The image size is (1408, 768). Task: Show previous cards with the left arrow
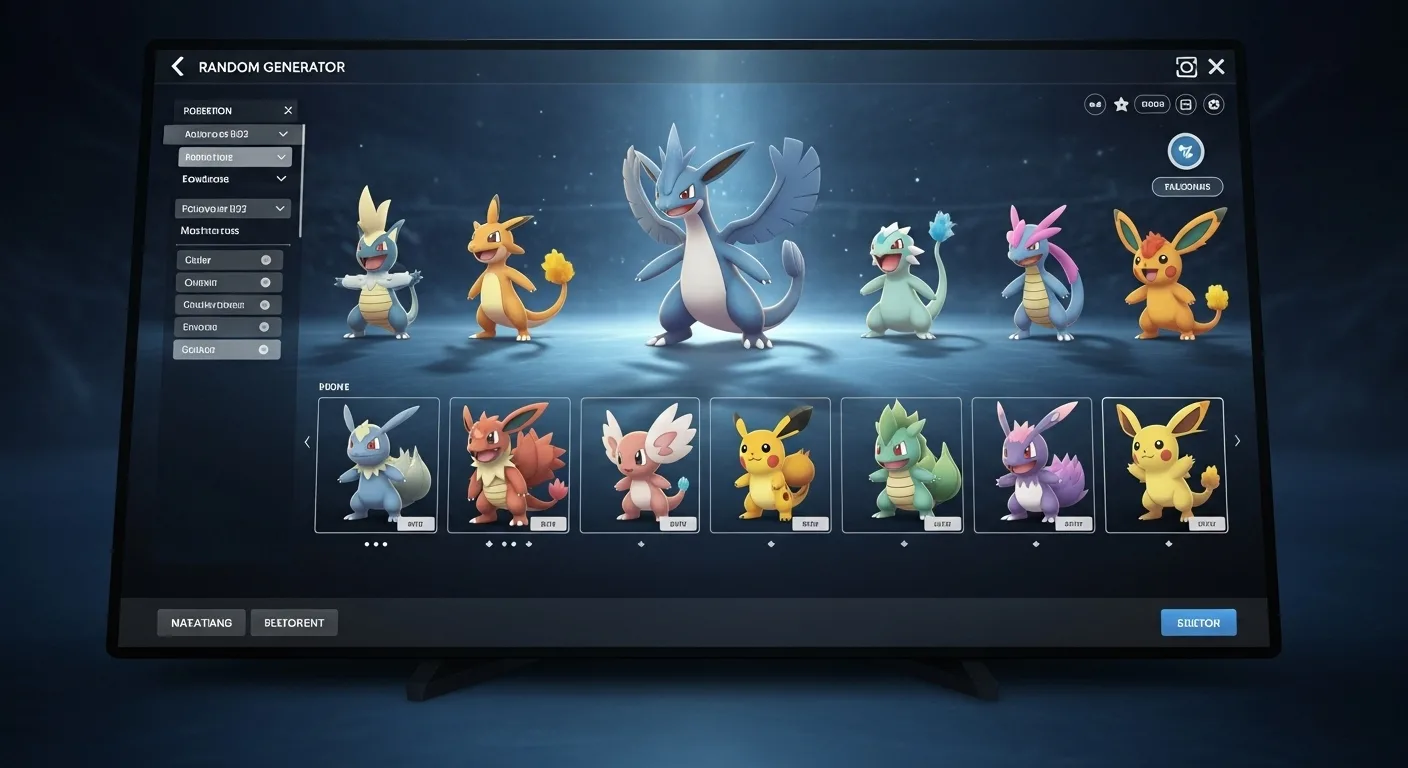coord(307,441)
